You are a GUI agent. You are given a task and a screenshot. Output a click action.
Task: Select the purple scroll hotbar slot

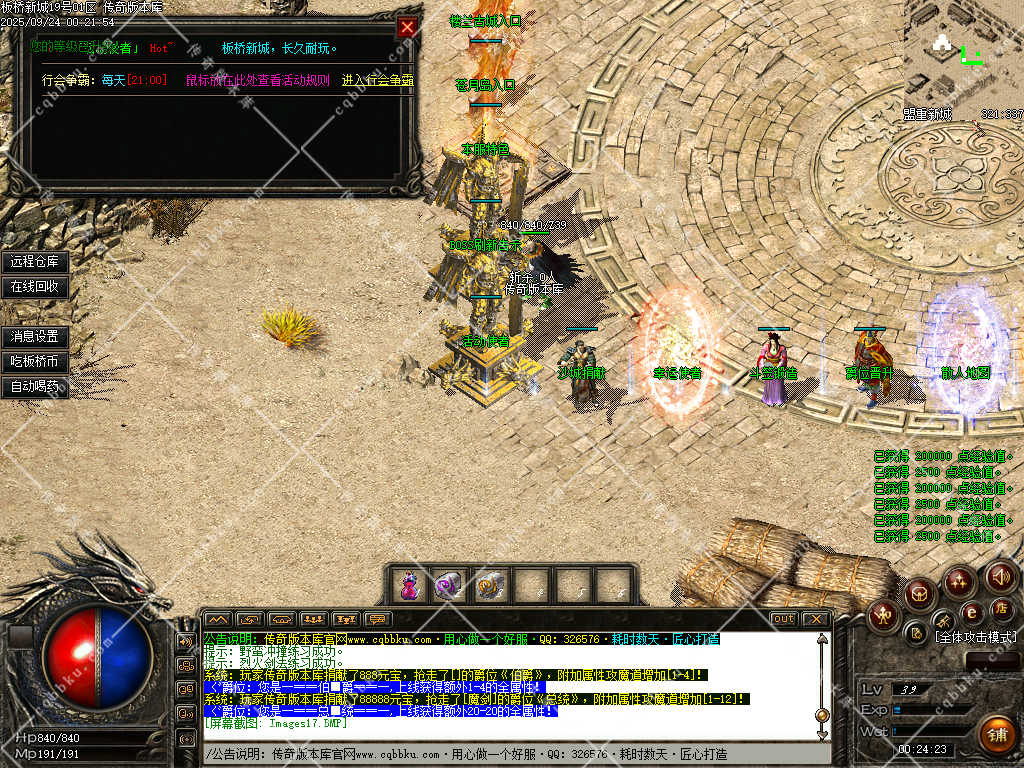tap(449, 586)
